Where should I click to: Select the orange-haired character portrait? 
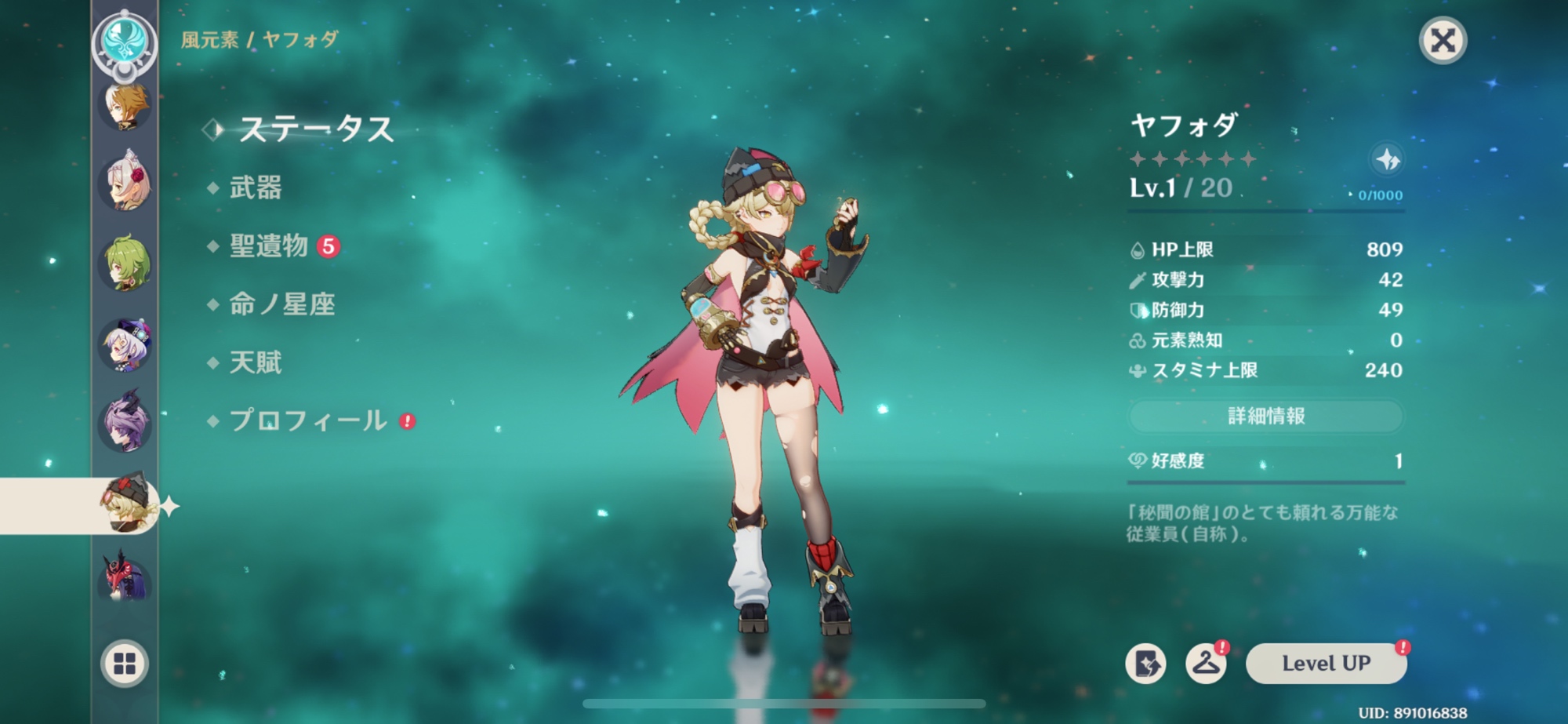point(125,106)
